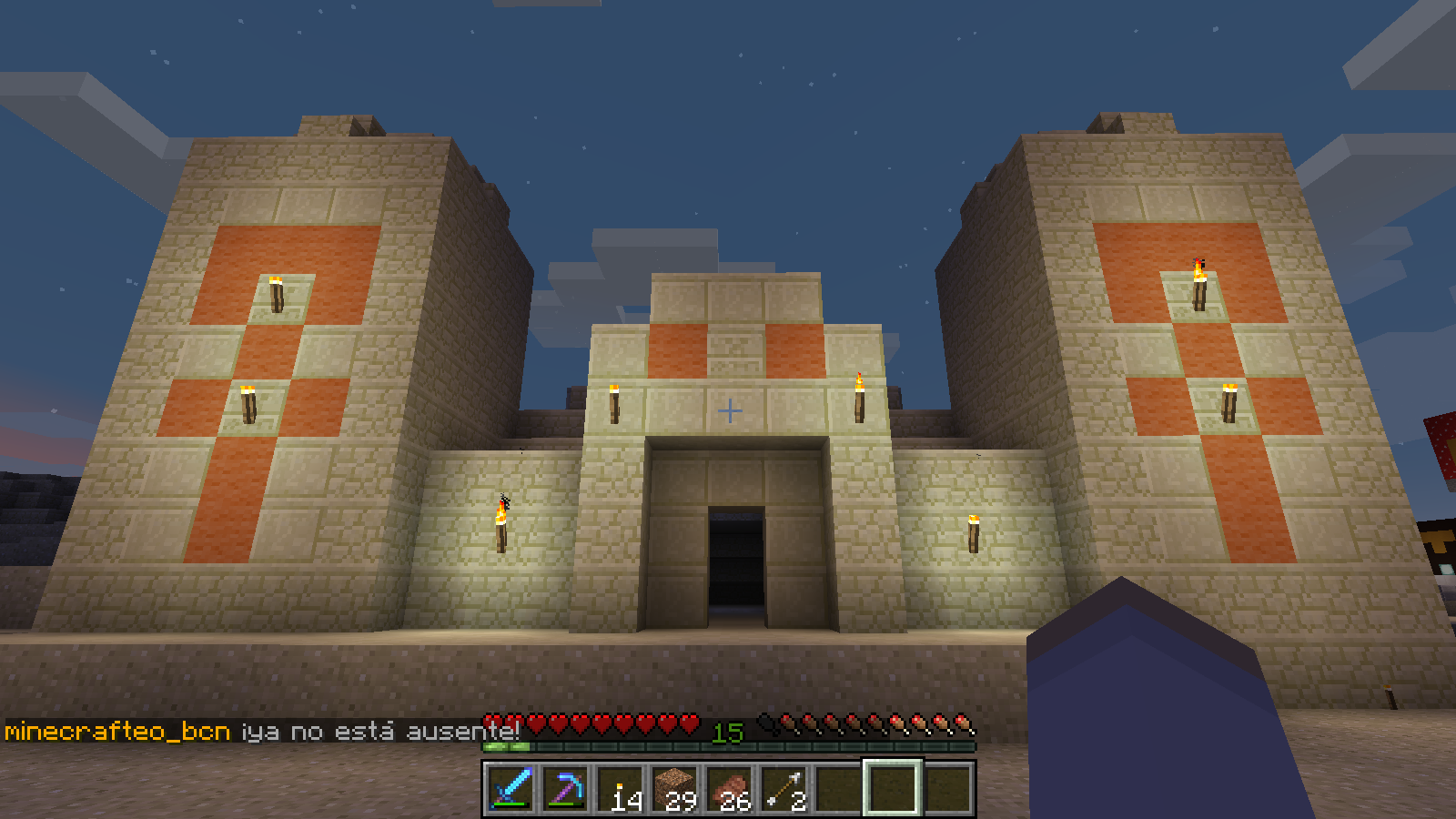The image size is (1456, 819).
Task: Choose the arrows slot in the hotbar
Action: tap(784, 788)
